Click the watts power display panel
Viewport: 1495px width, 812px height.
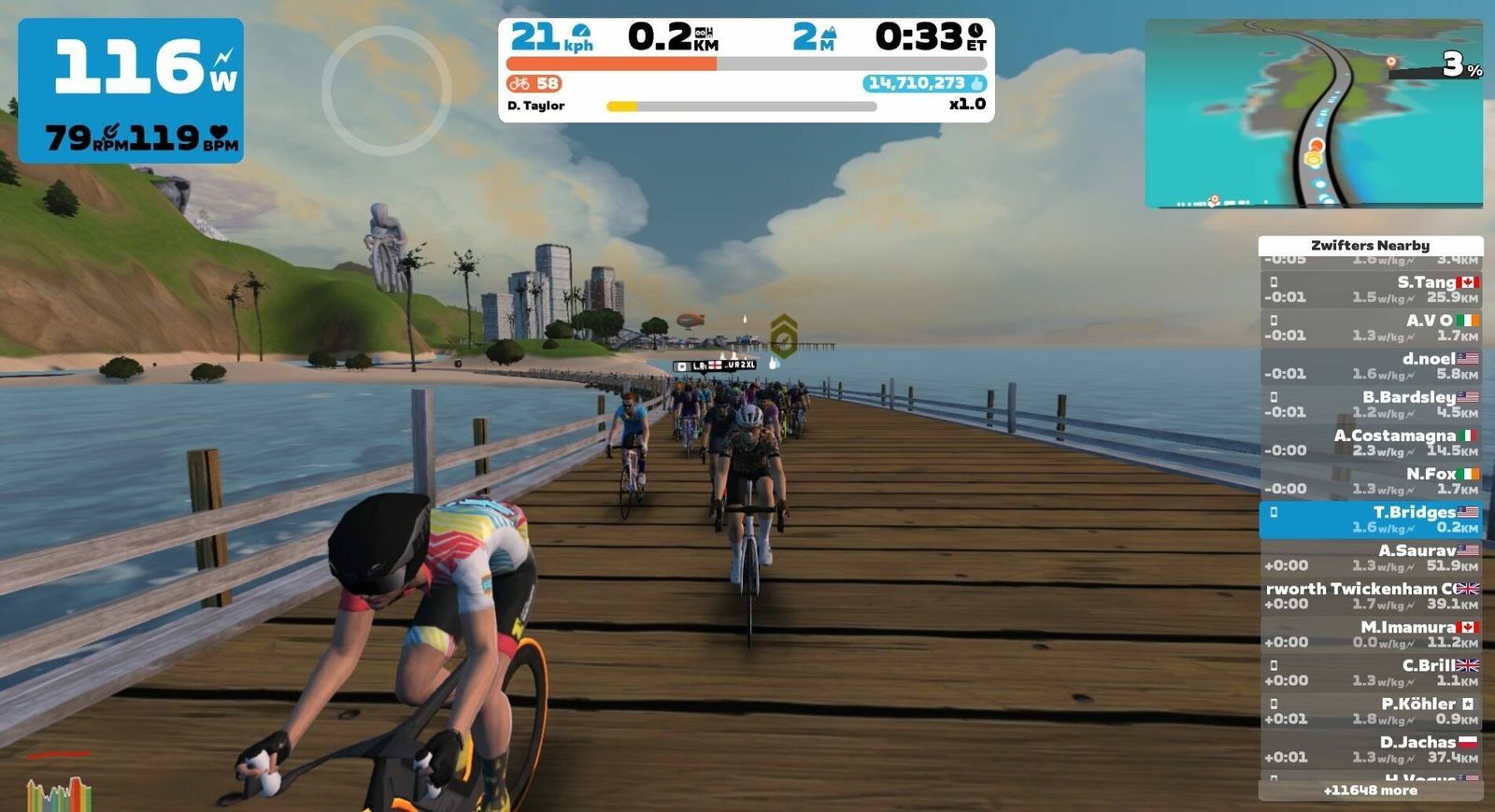tap(131, 90)
